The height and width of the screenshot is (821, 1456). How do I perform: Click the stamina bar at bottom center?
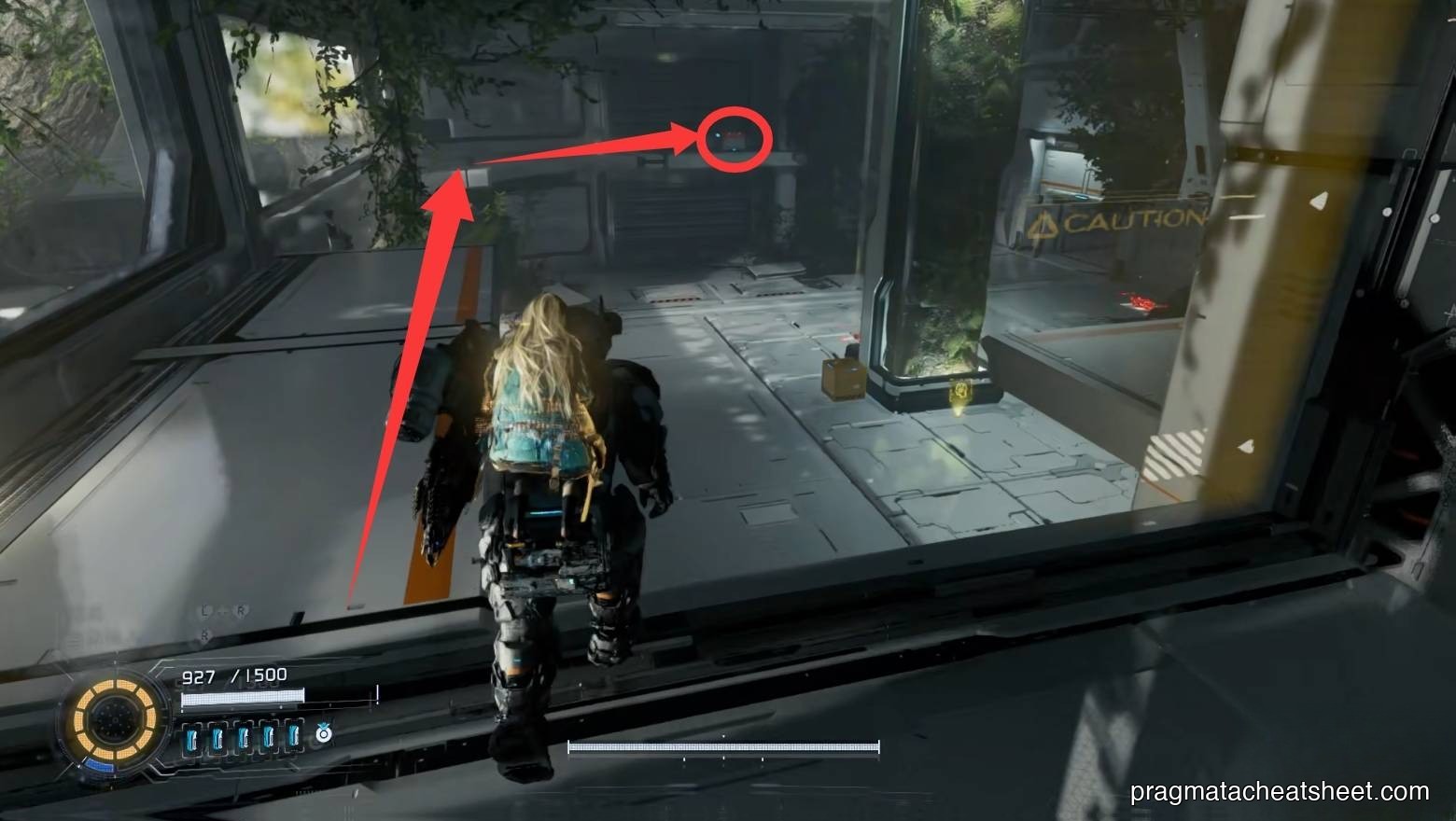pyautogui.click(x=723, y=746)
